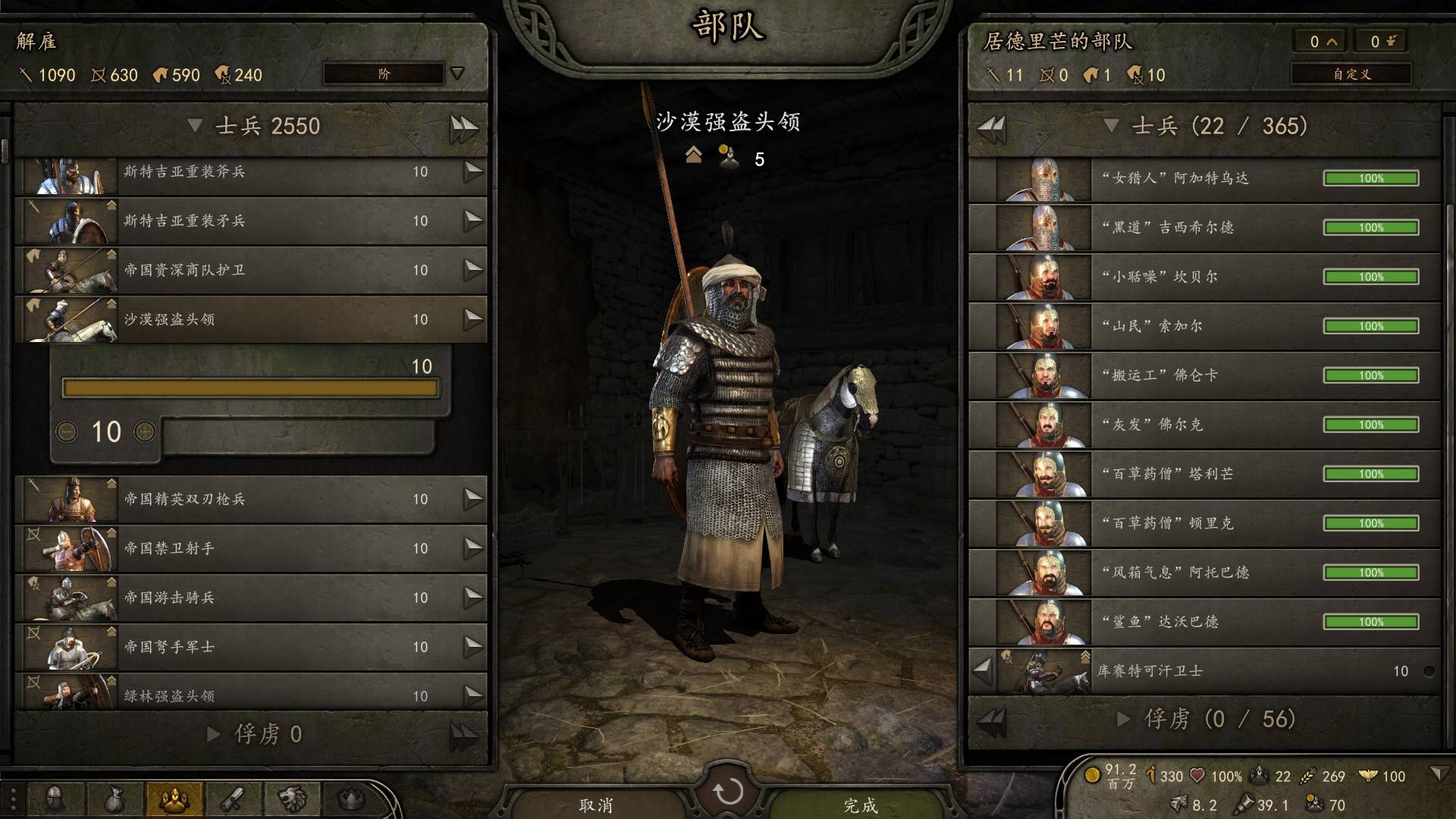The width and height of the screenshot is (1456, 819).
Task: Select the 库赛特可汗卫士 troop row
Action: (1213, 671)
